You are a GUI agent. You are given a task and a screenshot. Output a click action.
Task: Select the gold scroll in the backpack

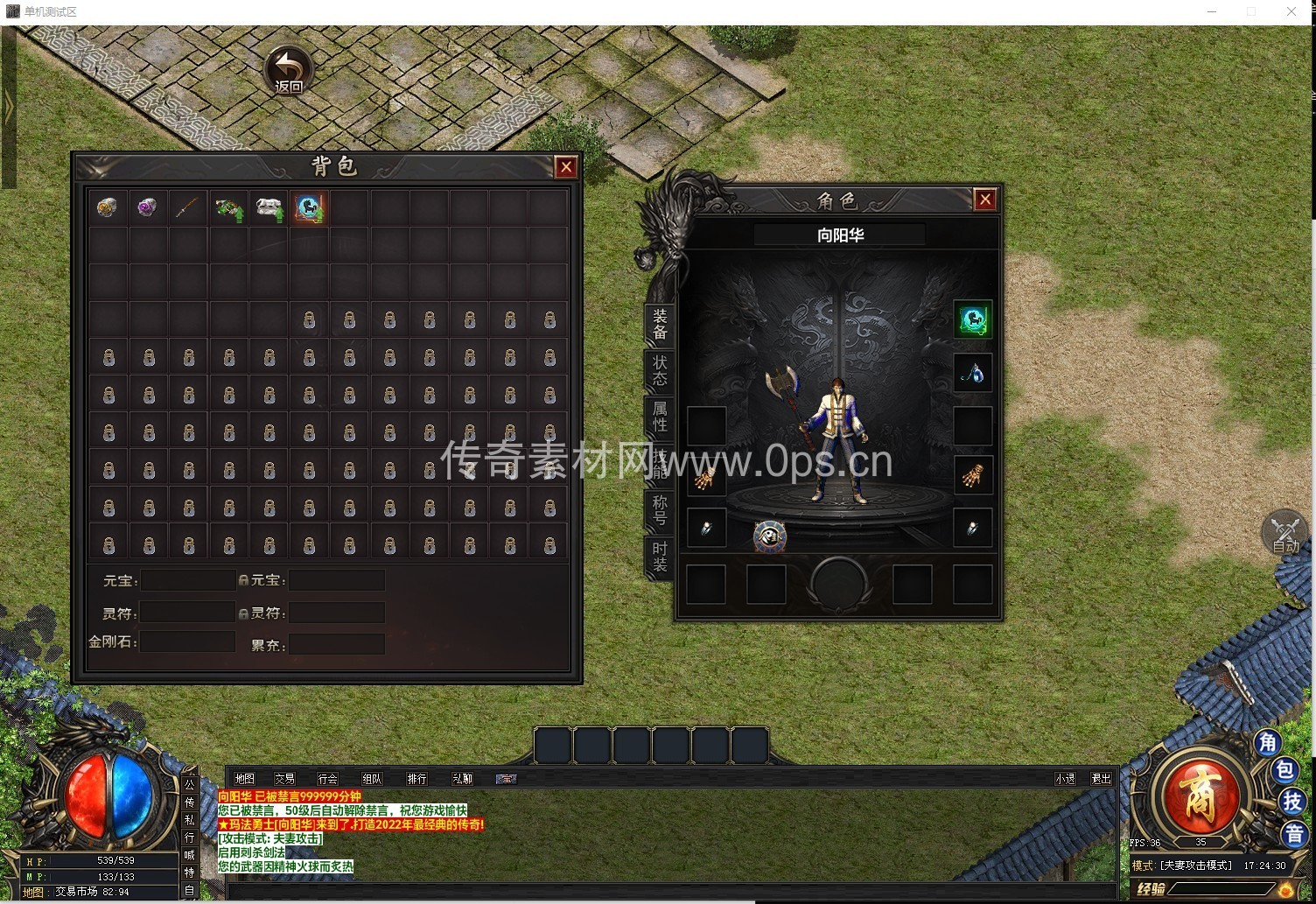[x=108, y=208]
